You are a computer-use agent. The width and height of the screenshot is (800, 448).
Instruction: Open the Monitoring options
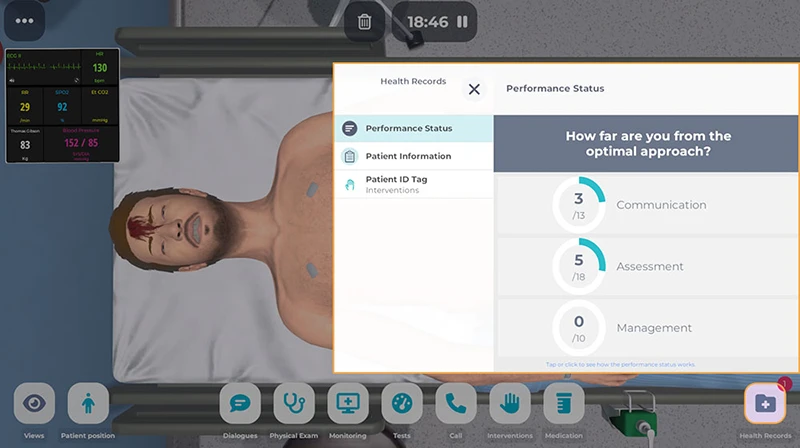pos(348,403)
